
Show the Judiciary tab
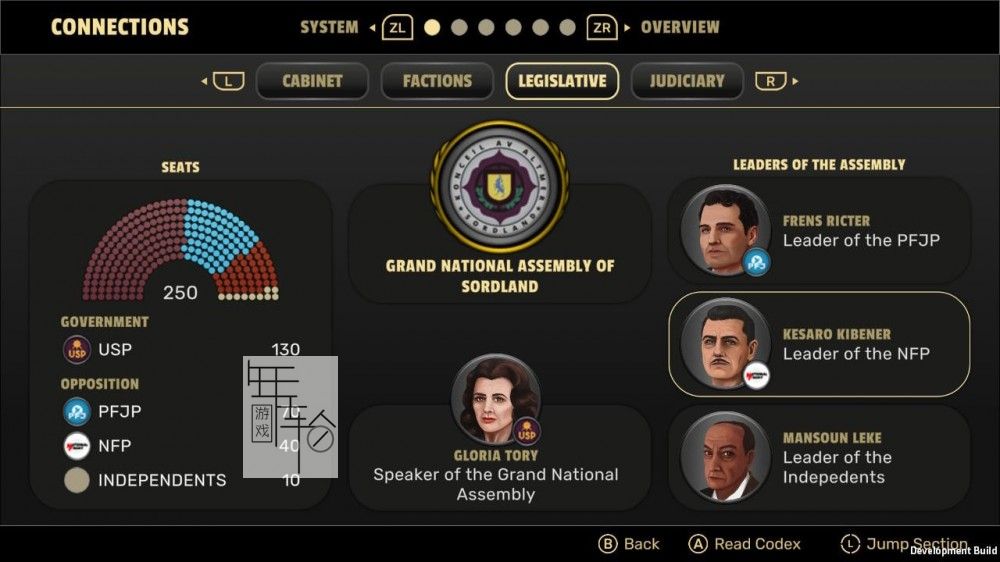click(x=686, y=81)
